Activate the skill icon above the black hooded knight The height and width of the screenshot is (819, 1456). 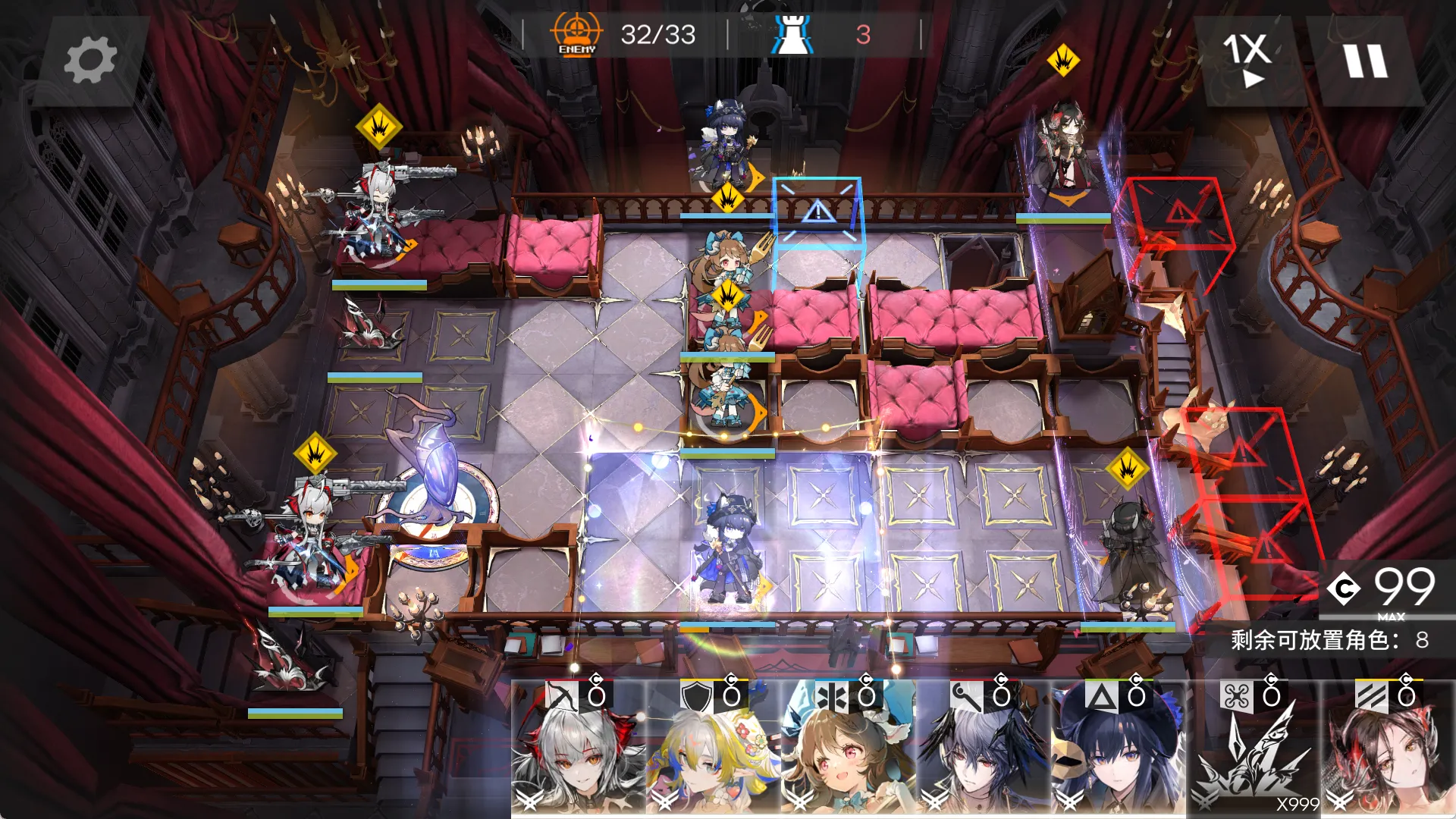1128,469
